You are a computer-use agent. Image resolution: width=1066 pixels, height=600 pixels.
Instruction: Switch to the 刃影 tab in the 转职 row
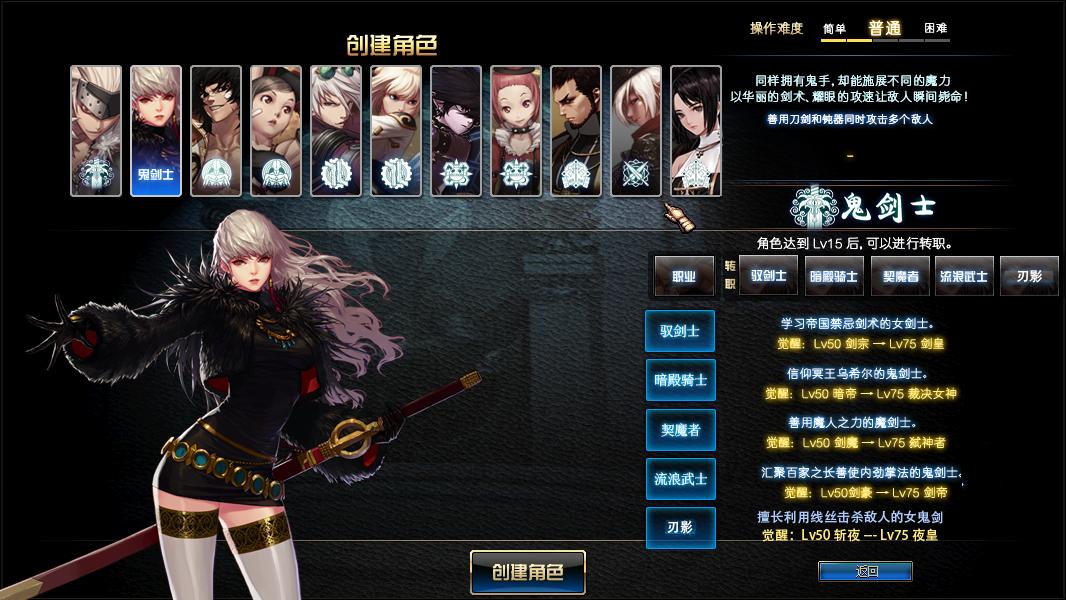[1029, 276]
